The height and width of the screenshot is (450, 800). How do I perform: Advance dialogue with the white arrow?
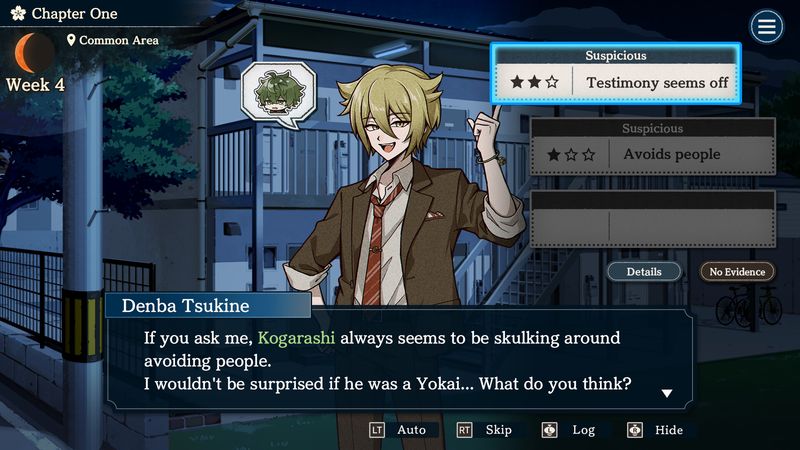(x=667, y=393)
